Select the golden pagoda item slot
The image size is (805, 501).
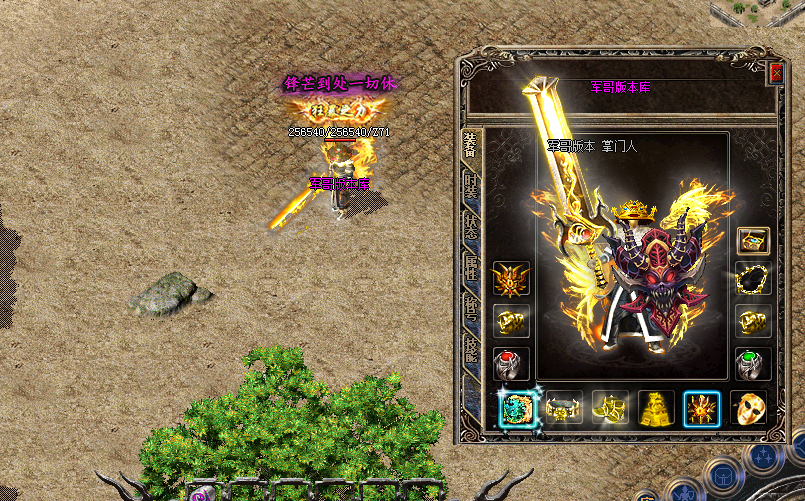click(x=656, y=408)
